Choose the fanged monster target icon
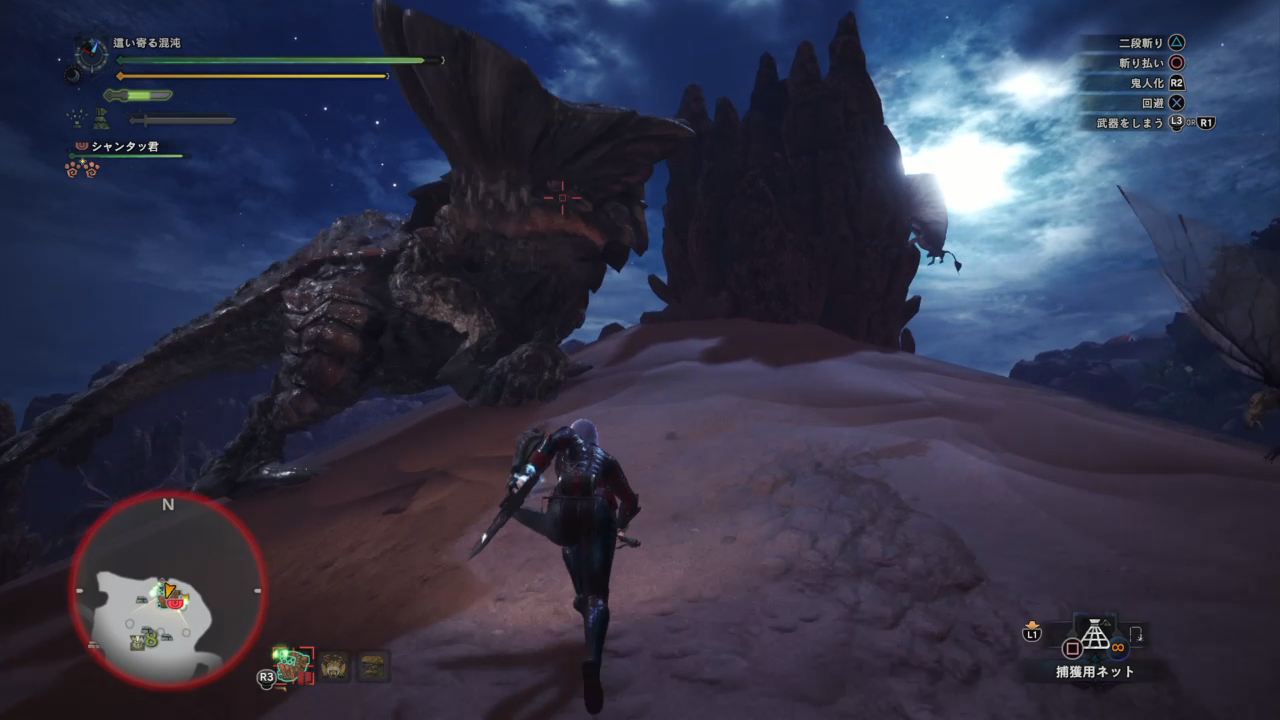1280x720 pixels. click(x=335, y=666)
